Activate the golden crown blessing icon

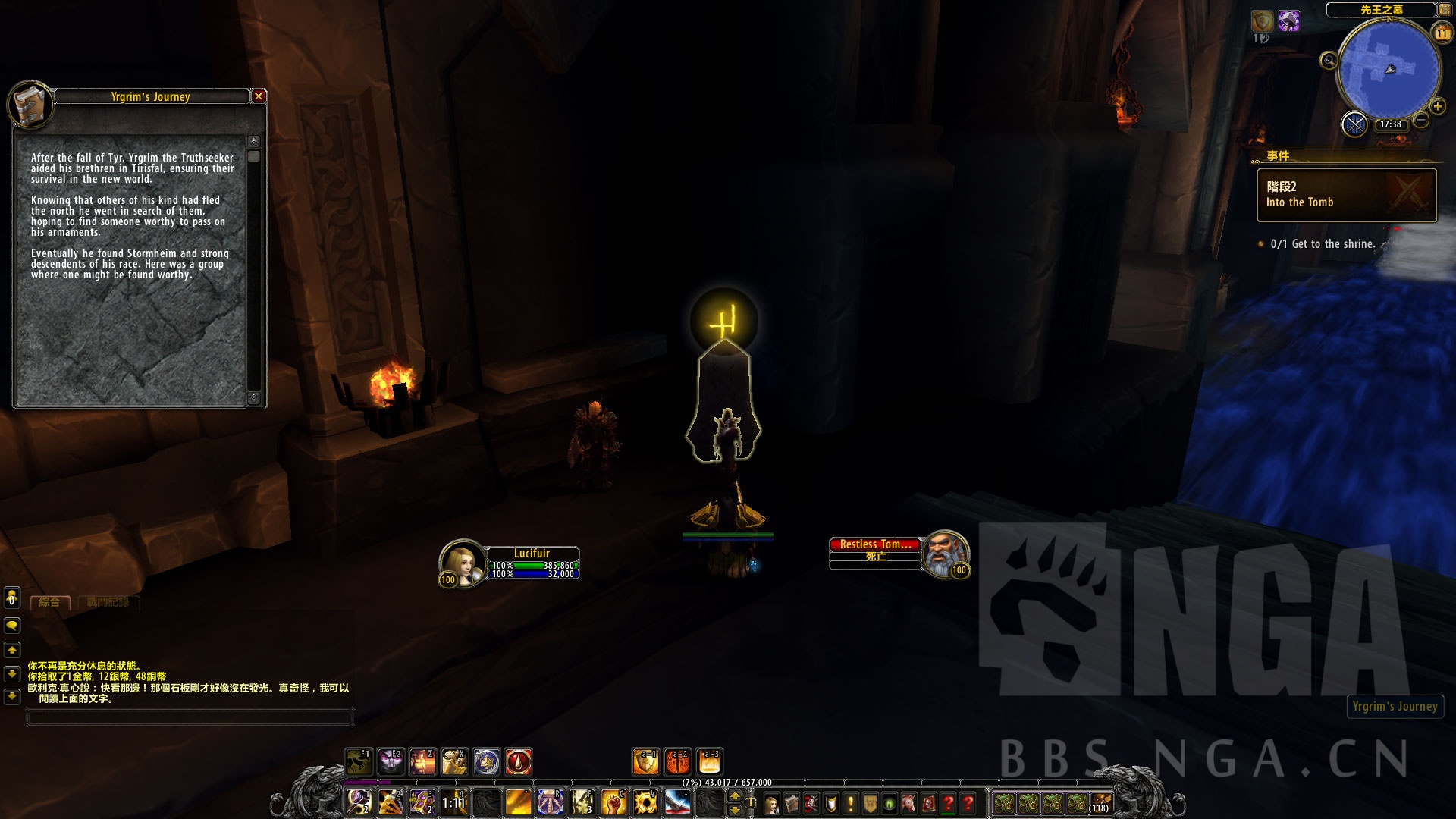coord(487,761)
